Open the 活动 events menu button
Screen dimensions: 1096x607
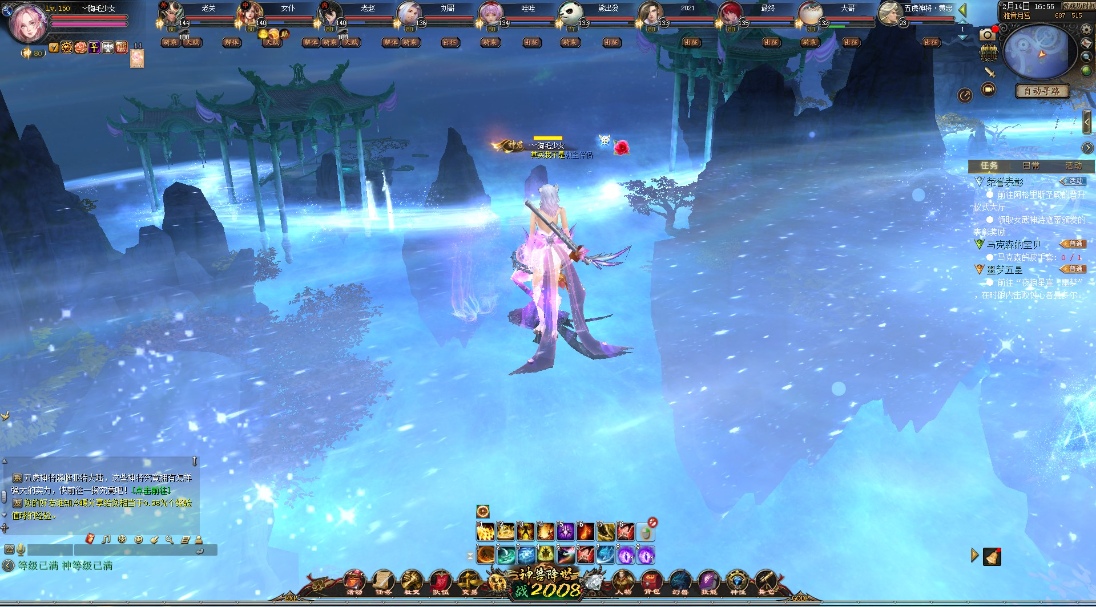pyautogui.click(x=354, y=580)
